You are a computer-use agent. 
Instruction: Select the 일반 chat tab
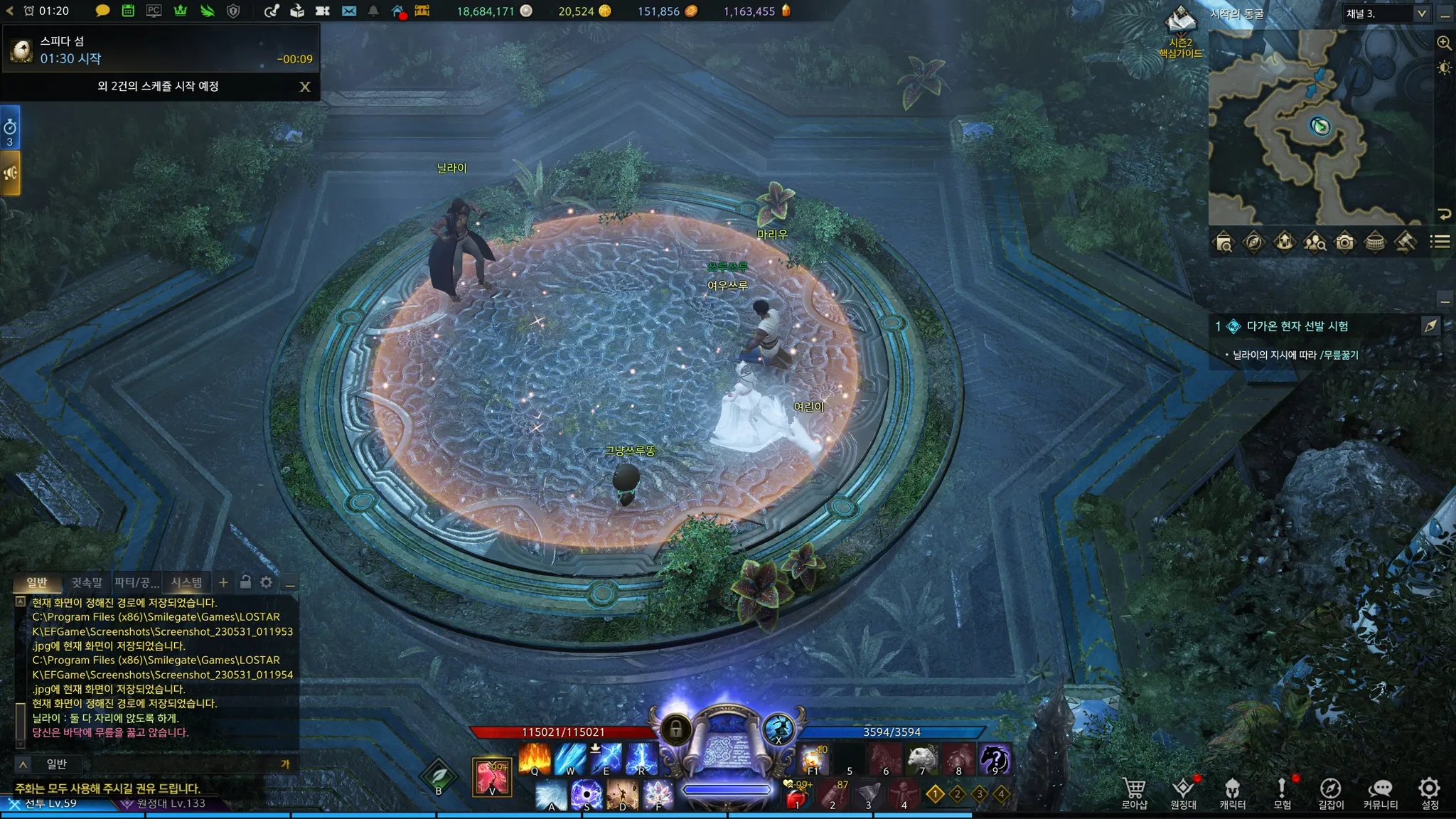pos(37,583)
